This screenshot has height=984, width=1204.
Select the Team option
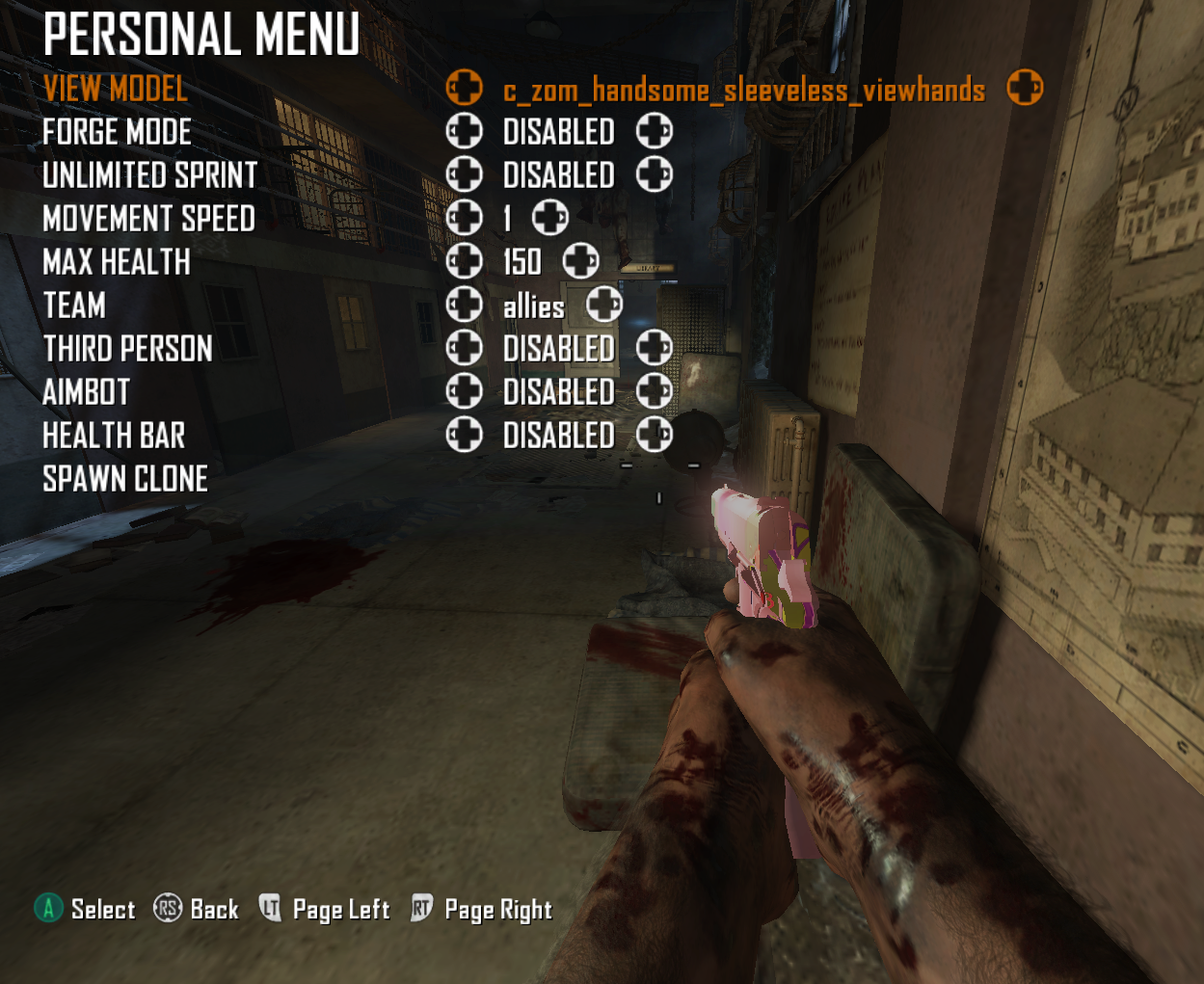pos(74,306)
